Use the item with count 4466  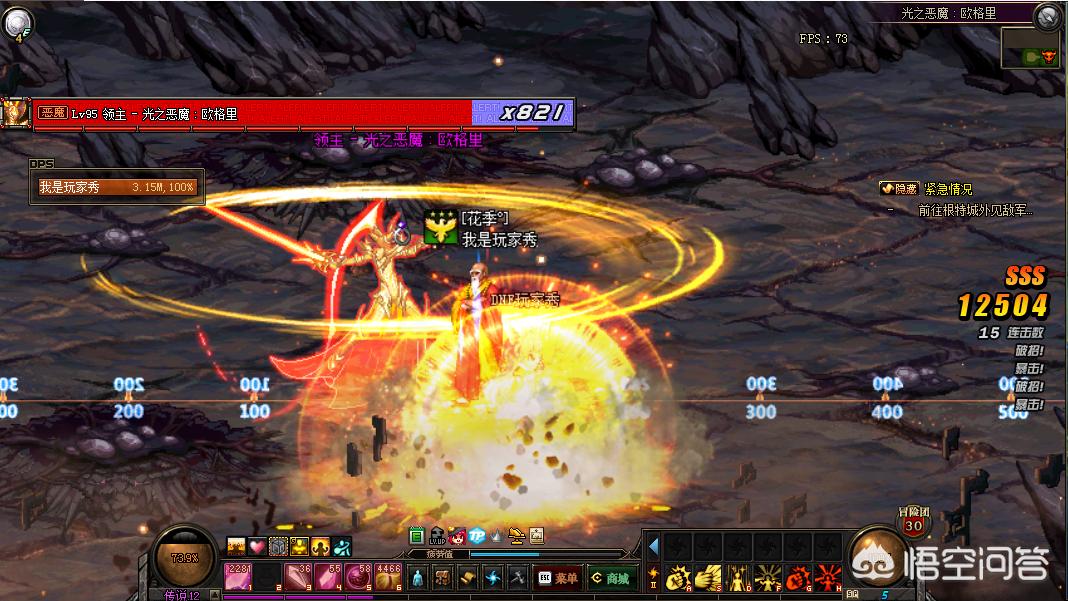(388, 577)
